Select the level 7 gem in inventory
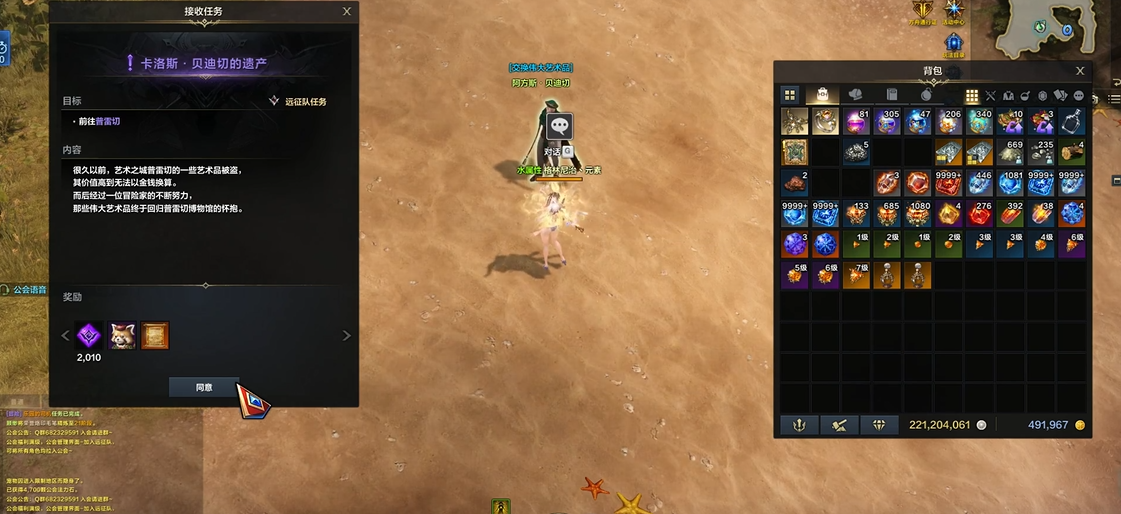This screenshot has height=514, width=1121. click(857, 275)
